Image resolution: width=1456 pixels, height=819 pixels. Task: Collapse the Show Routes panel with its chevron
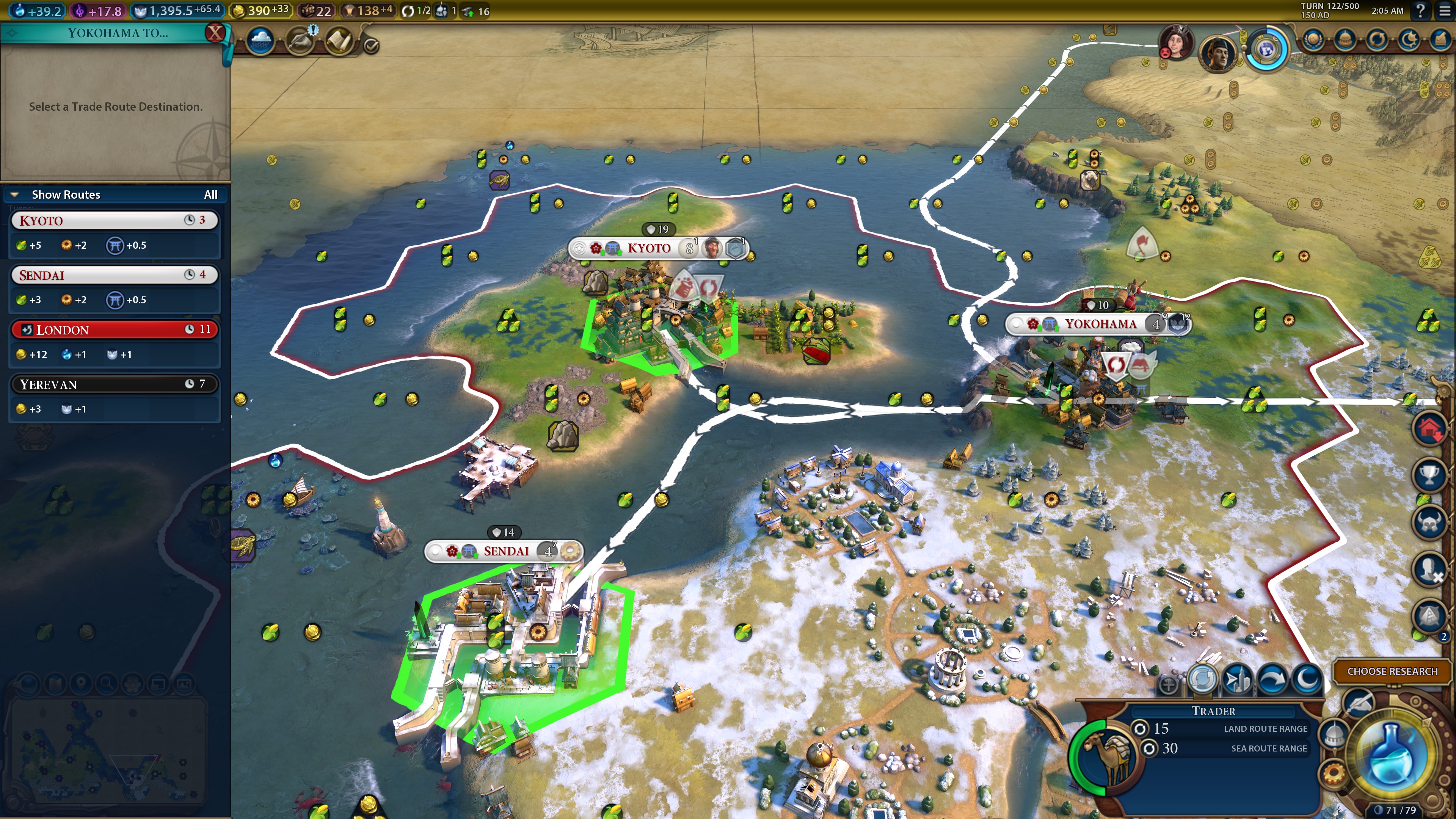[x=14, y=194]
